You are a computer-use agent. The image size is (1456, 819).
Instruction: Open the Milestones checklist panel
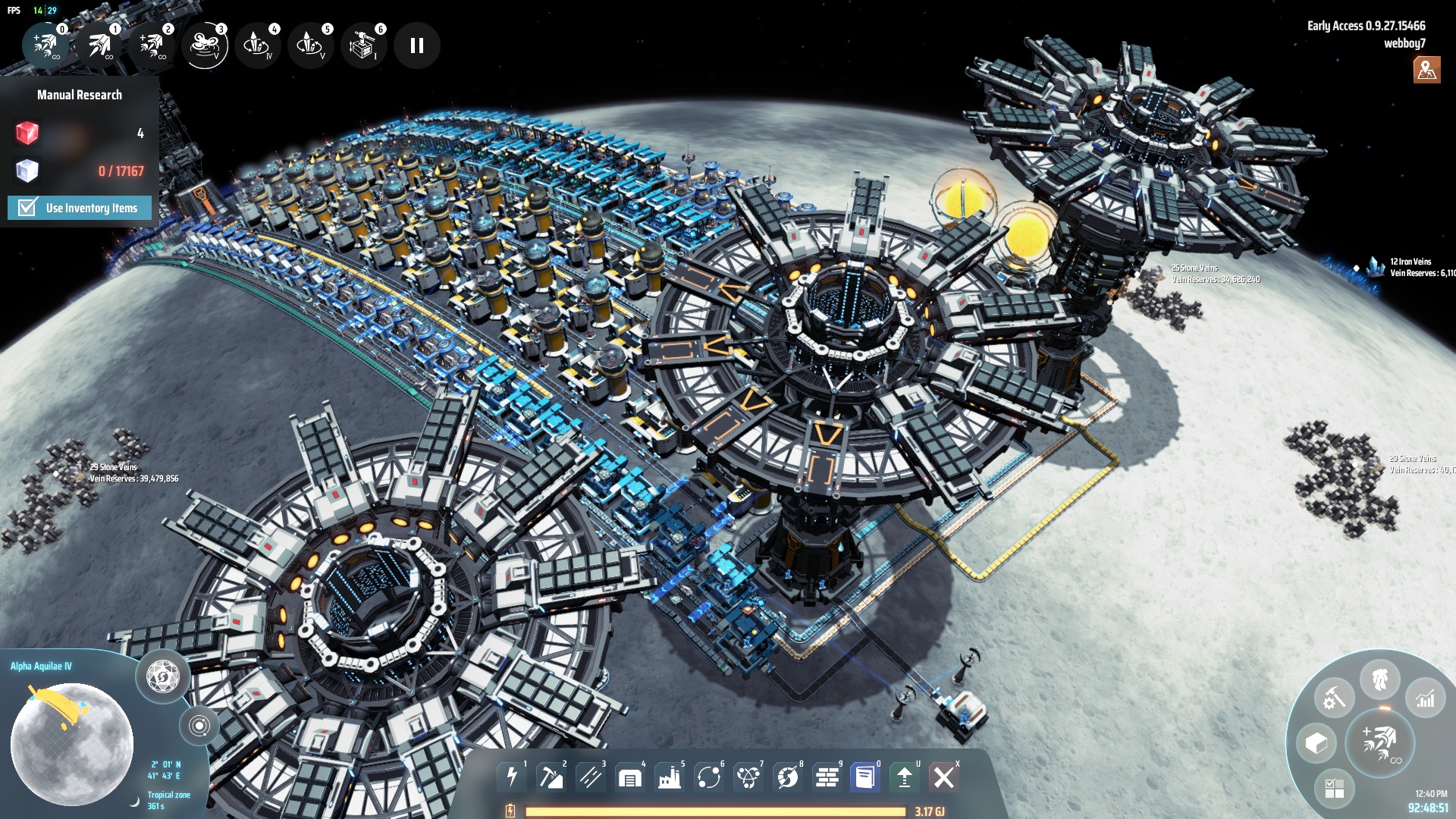coord(1336,789)
